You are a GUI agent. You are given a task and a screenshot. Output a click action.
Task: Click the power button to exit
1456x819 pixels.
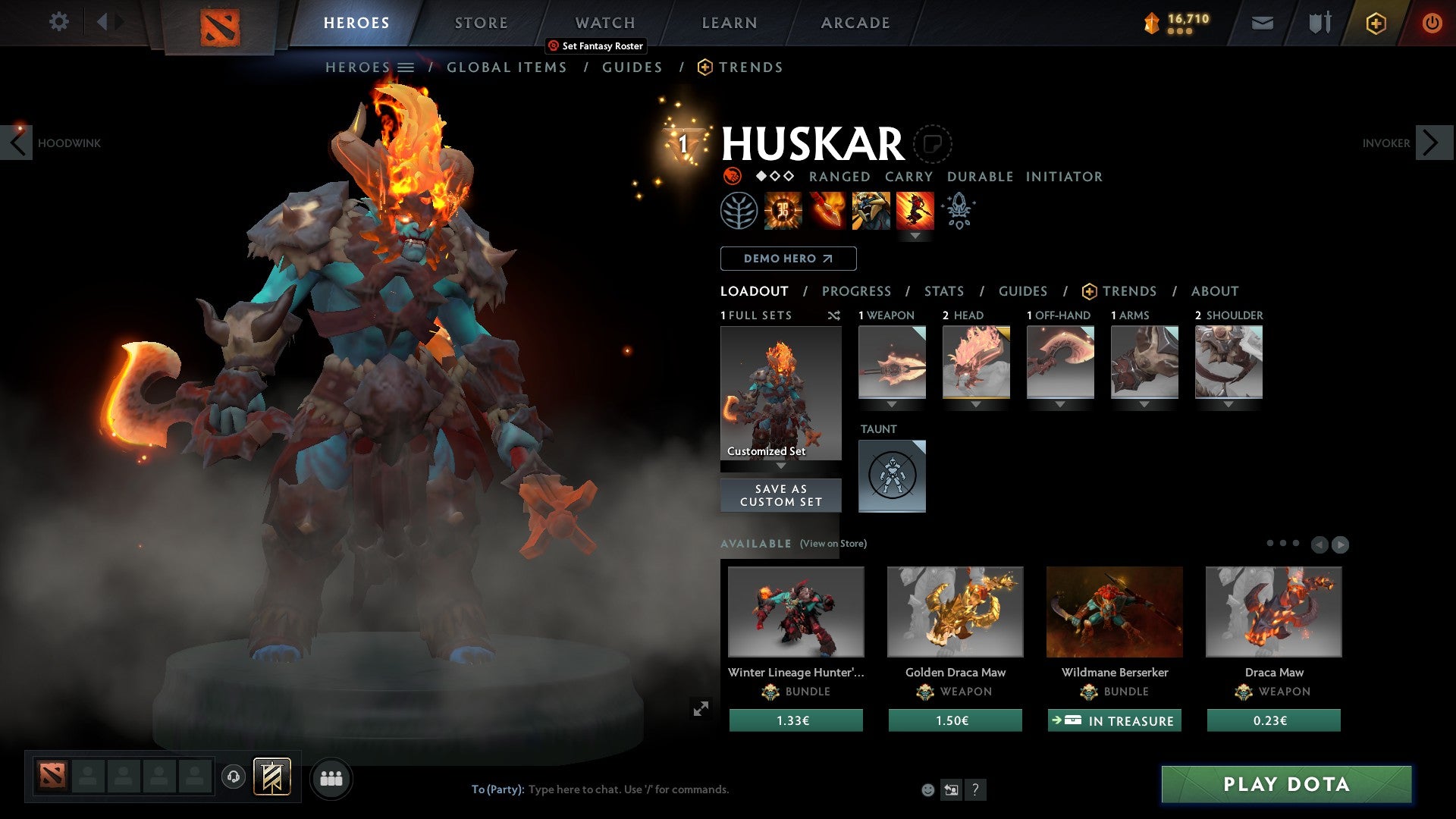(x=1432, y=23)
